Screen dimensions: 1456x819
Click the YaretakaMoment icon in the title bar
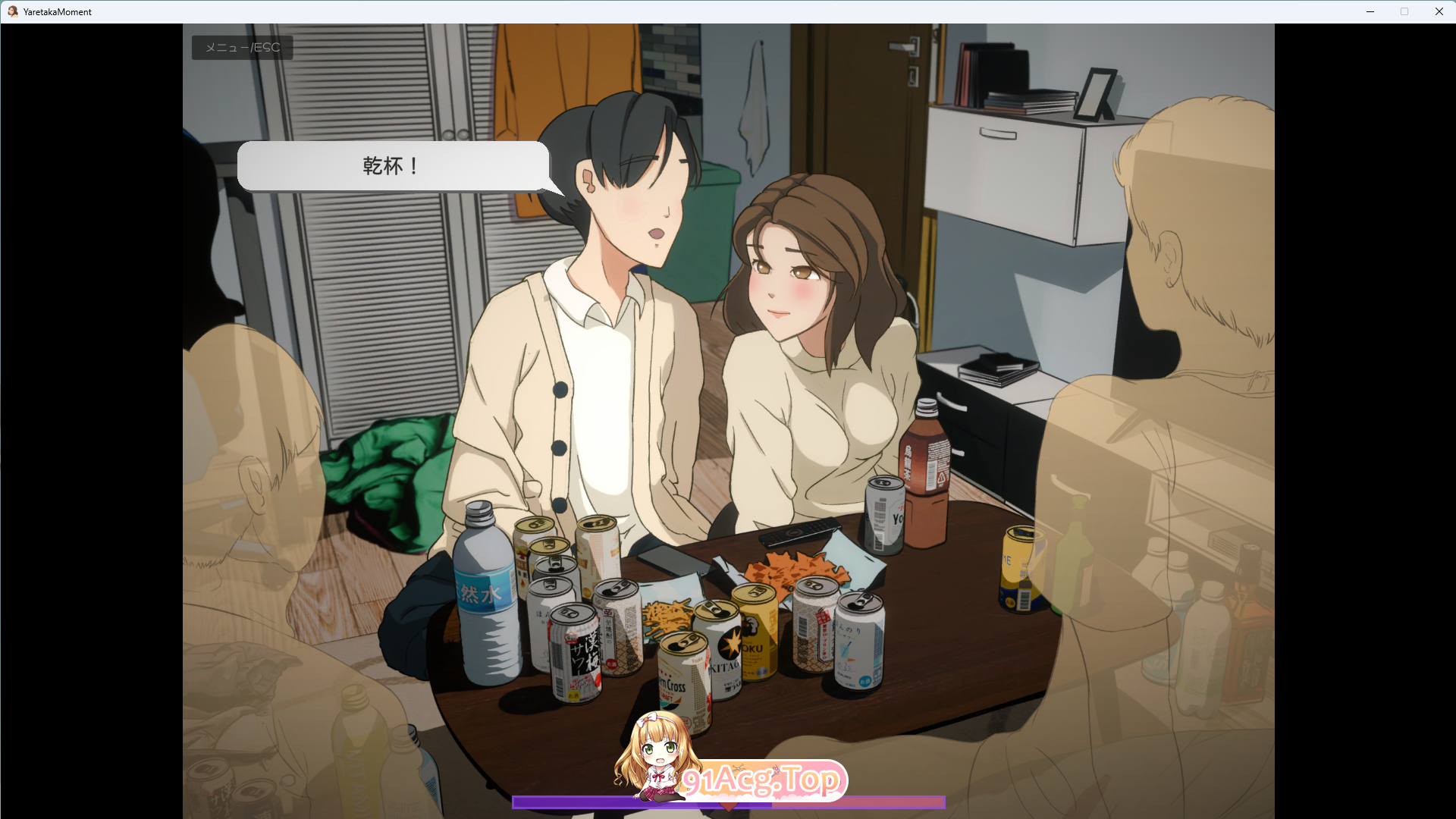(x=12, y=11)
